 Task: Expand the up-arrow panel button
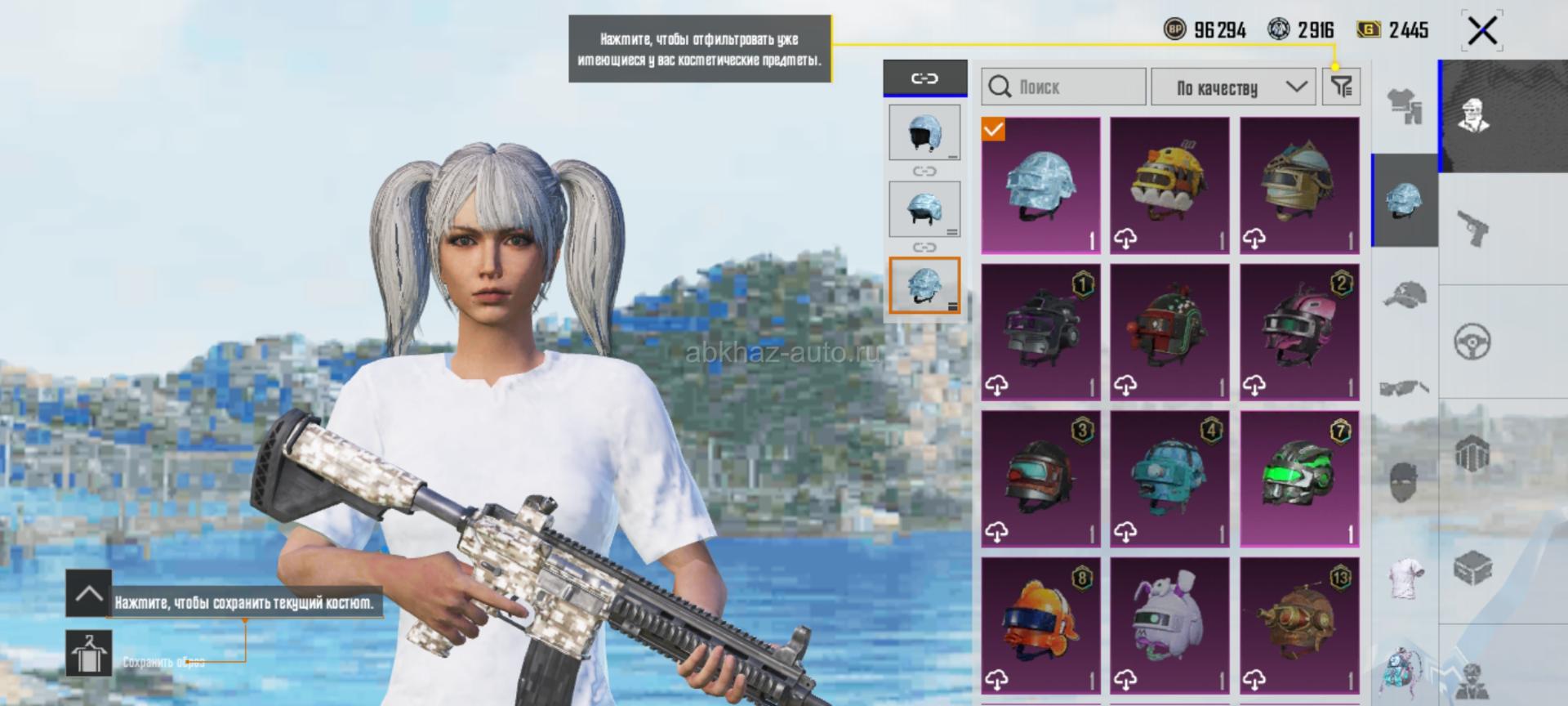[88, 593]
